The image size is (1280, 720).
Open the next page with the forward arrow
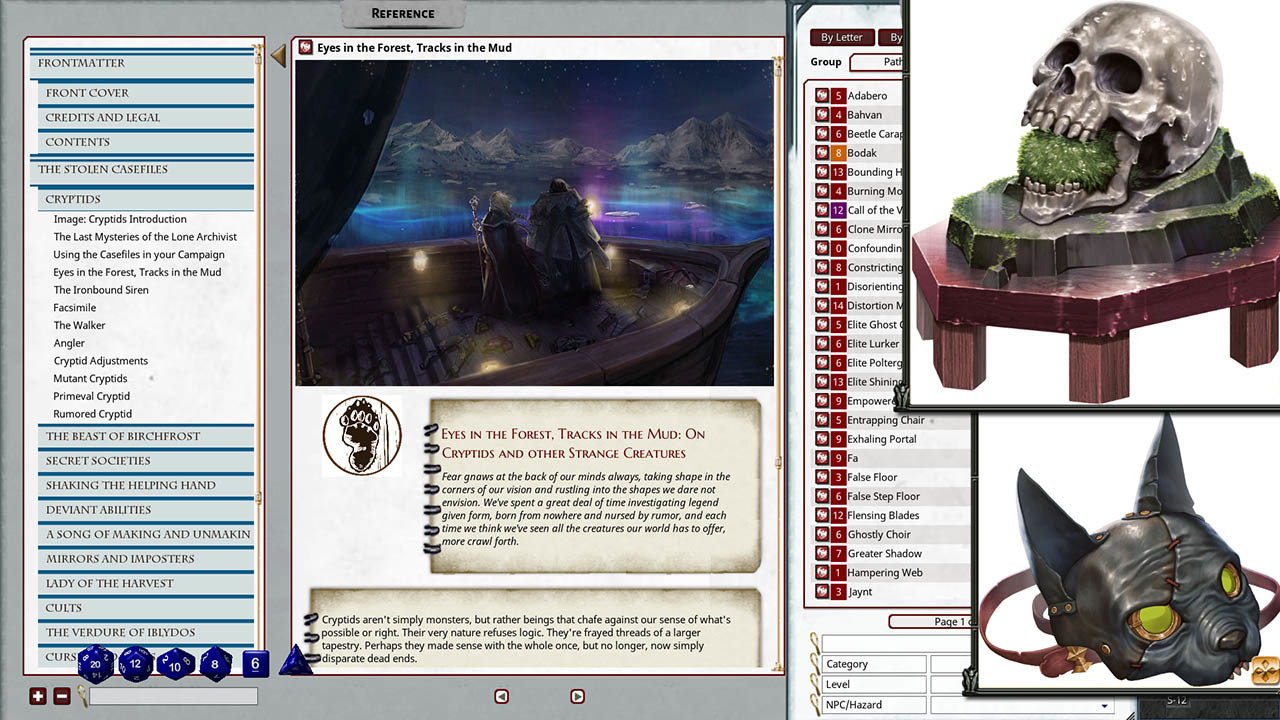tap(577, 696)
